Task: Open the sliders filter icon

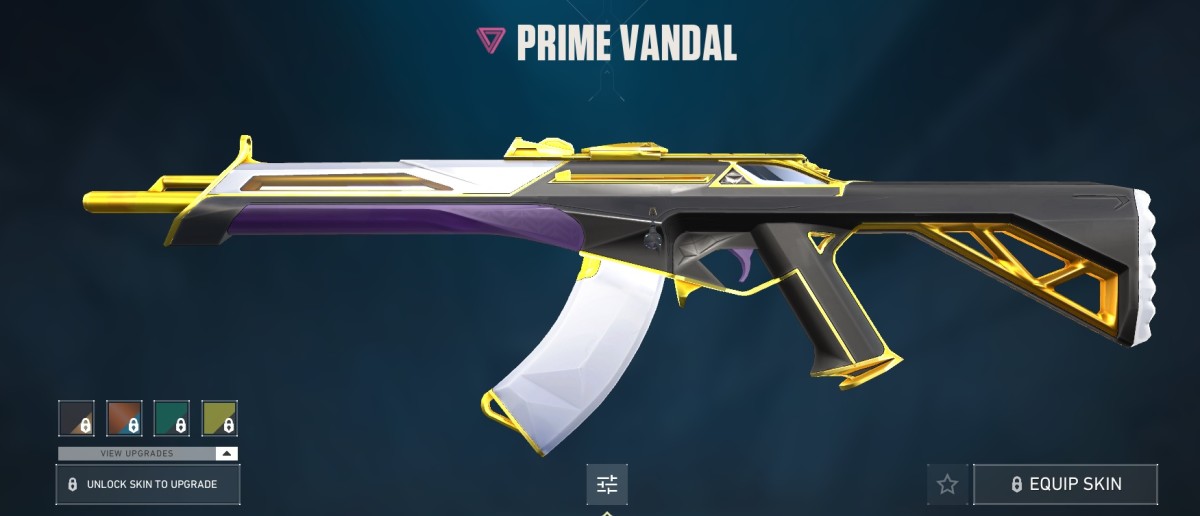Action: click(607, 485)
